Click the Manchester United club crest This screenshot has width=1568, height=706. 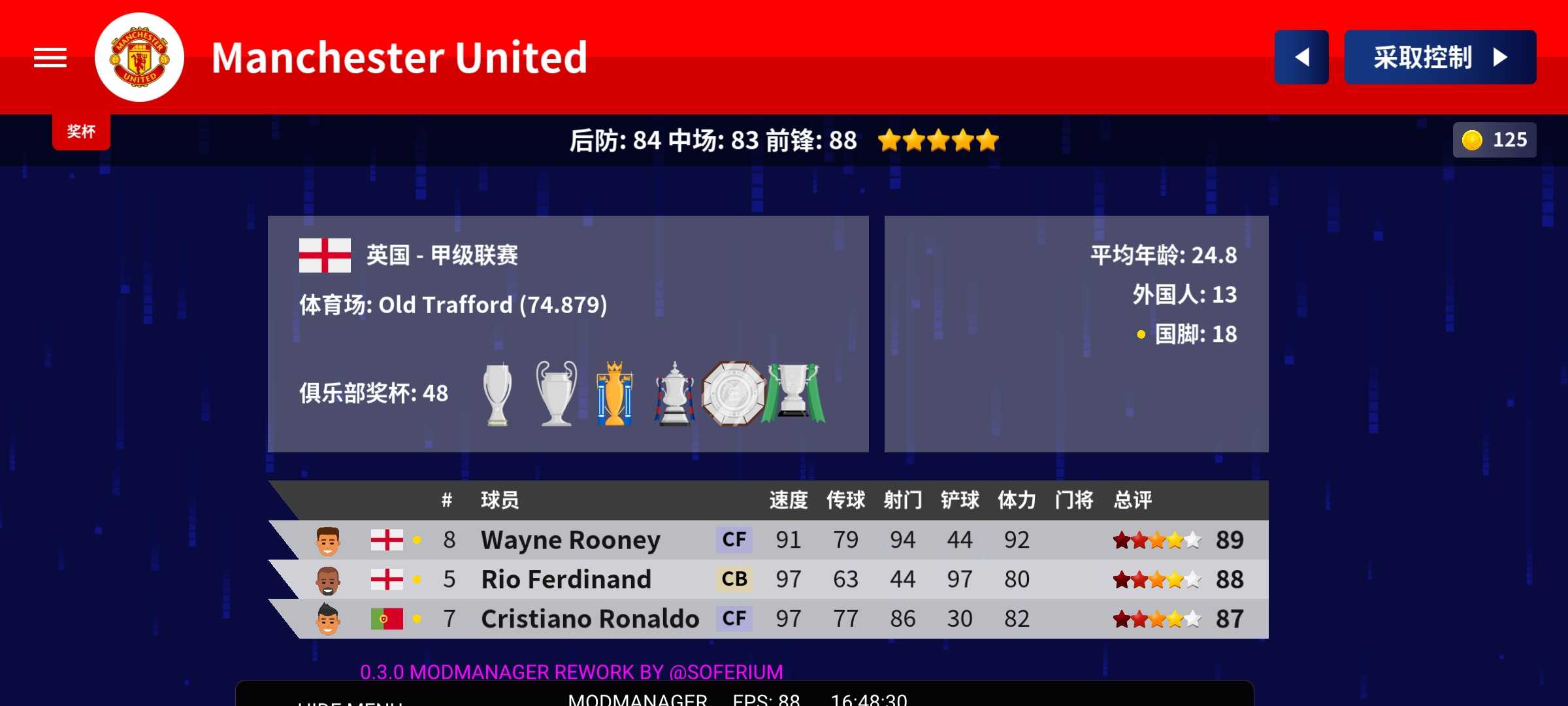pos(139,58)
